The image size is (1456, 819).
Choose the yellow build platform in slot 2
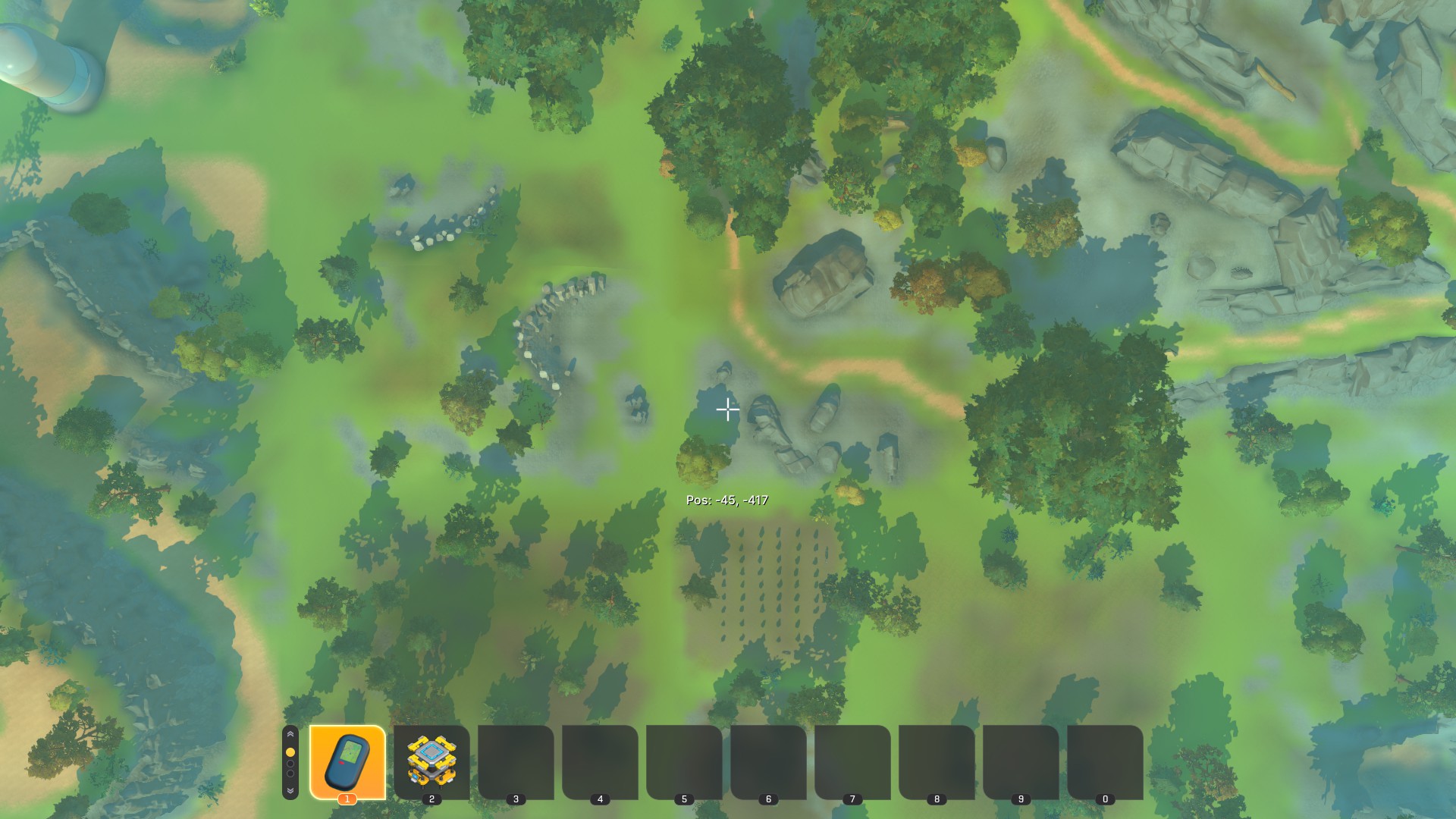pos(431,761)
